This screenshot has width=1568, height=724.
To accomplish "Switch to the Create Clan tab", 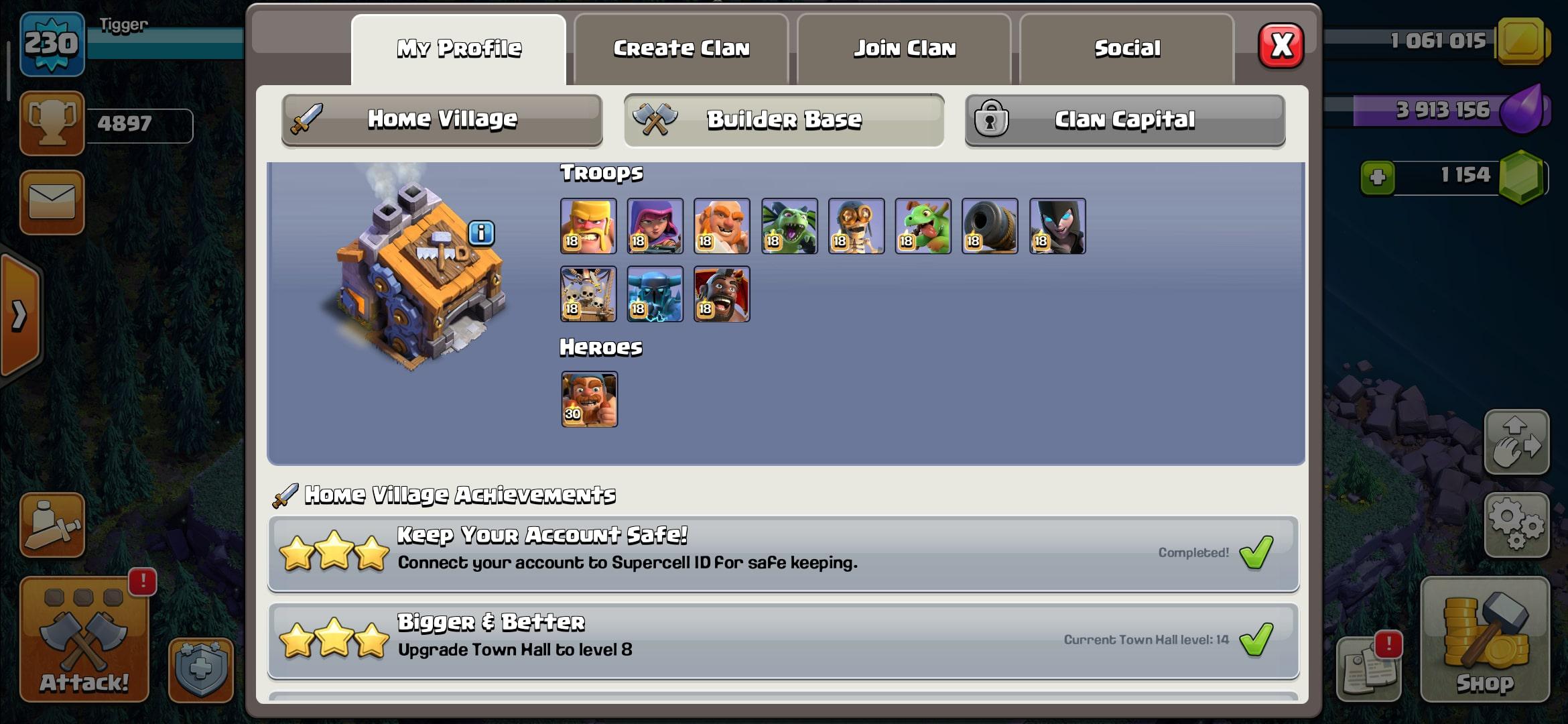I will pyautogui.click(x=681, y=49).
